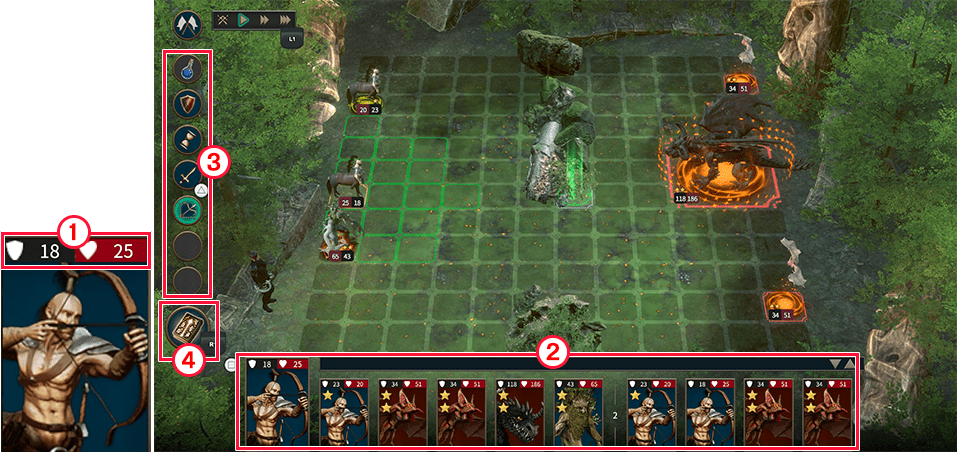957x452 pixels.
Task: Click the archer portrait in the left panel
Action: click(x=76, y=357)
